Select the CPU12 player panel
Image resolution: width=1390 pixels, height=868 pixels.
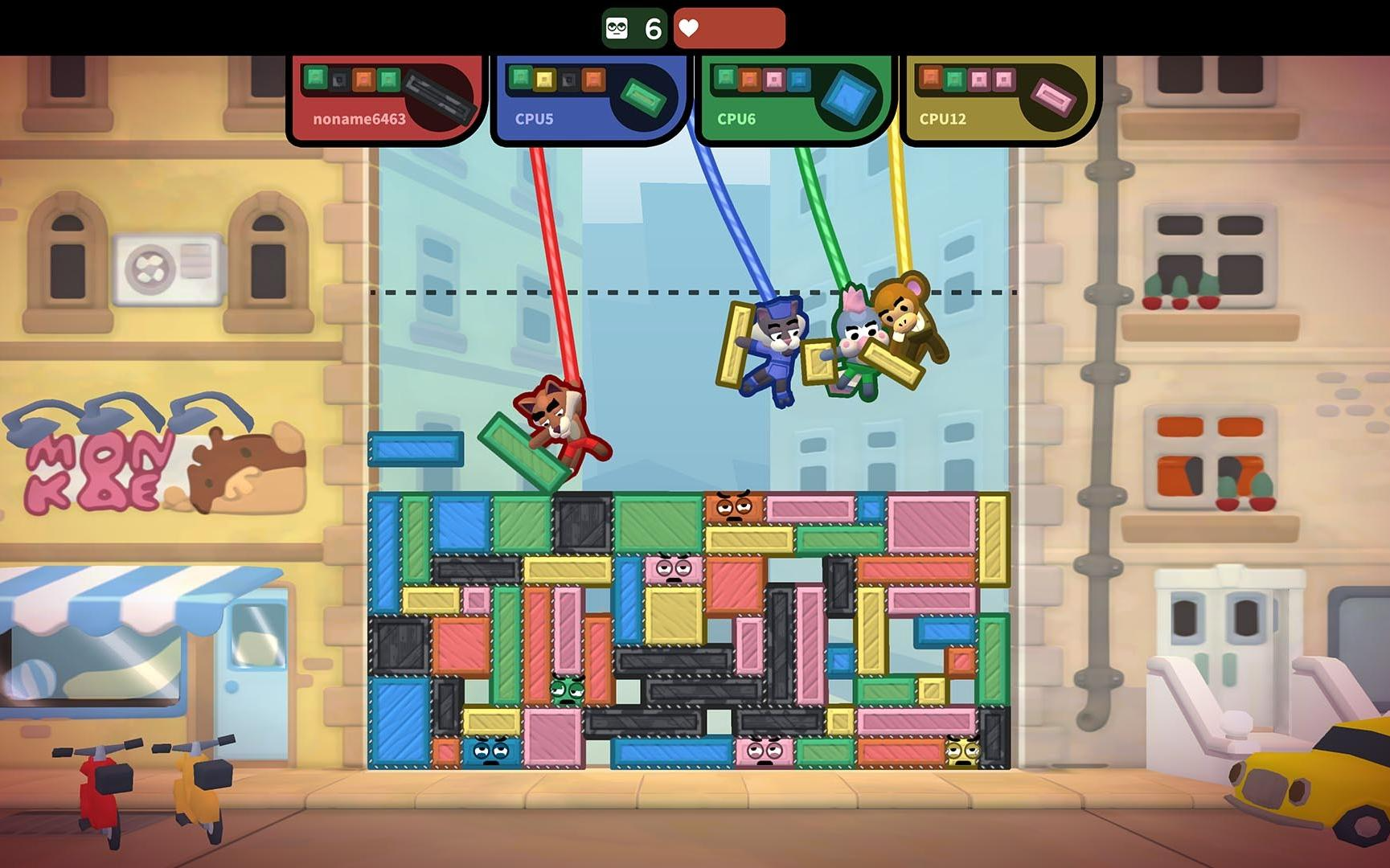point(942,118)
